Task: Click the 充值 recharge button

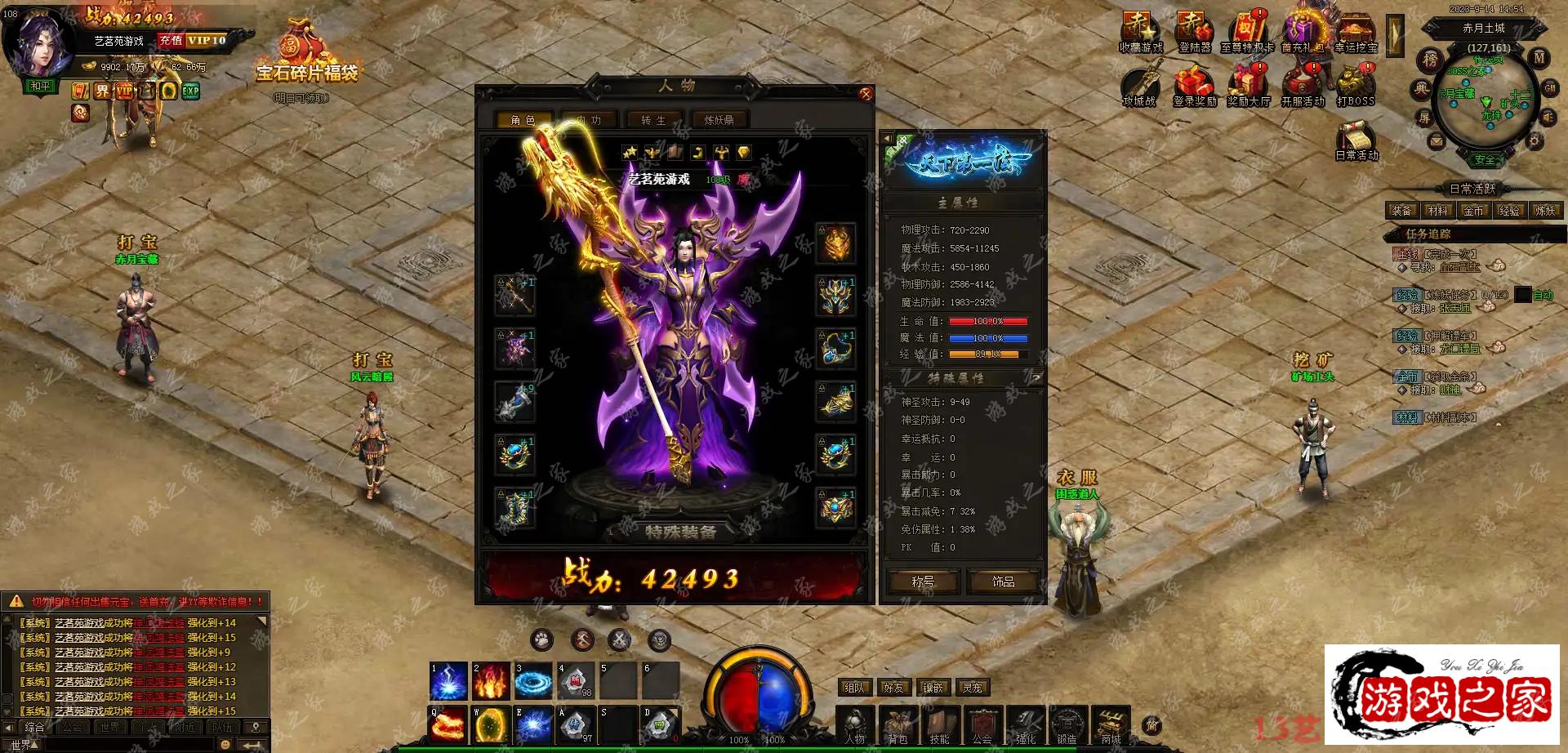Action: tap(171, 40)
